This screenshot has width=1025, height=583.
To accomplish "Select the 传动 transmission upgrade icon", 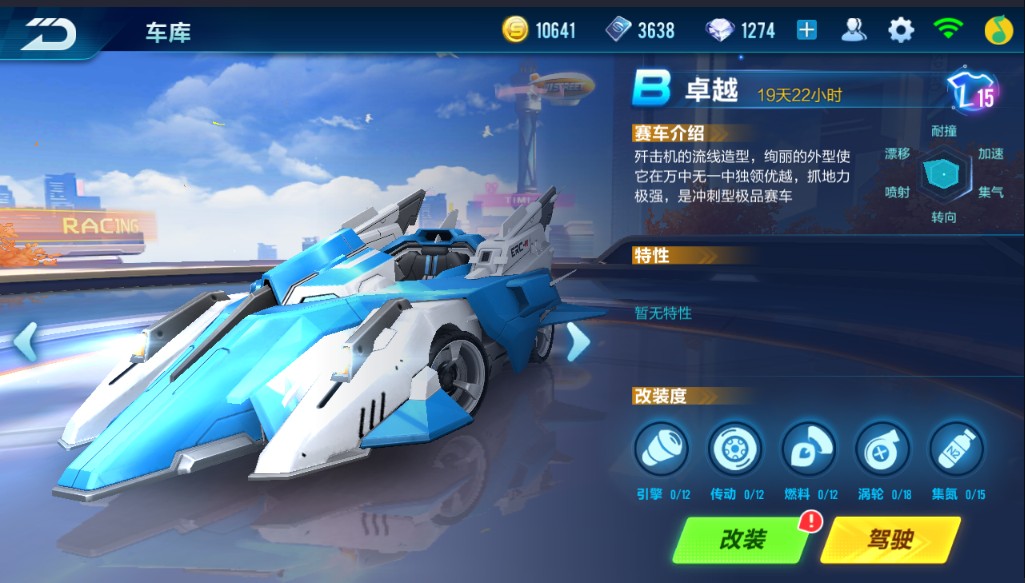I will coord(735,448).
